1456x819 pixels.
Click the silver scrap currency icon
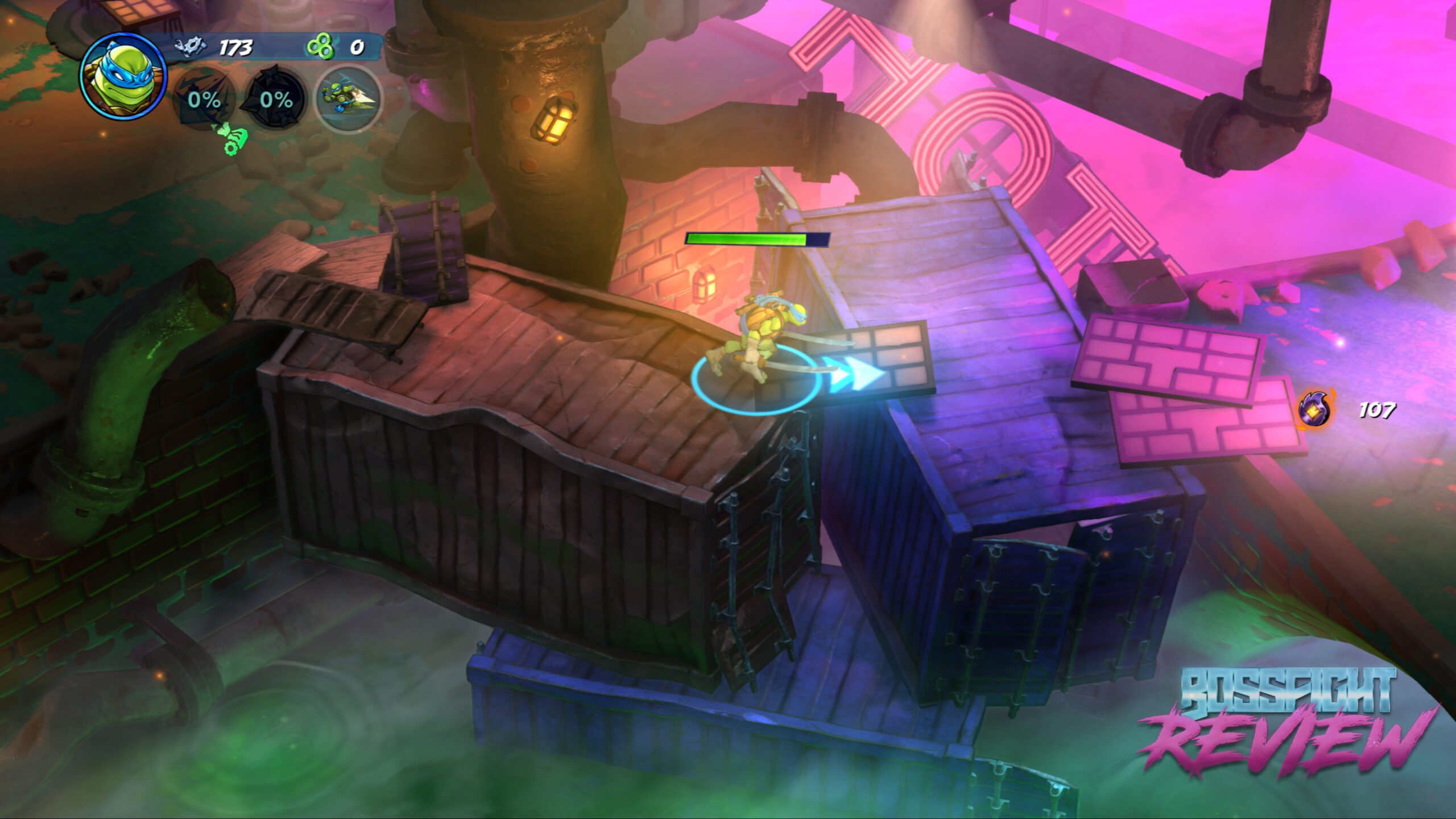tap(191, 47)
